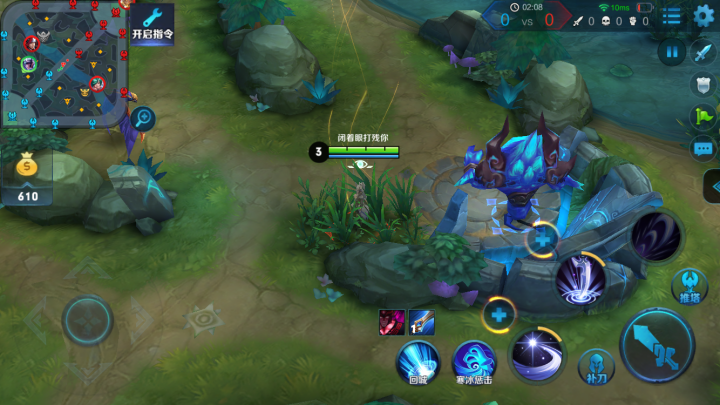This screenshot has width=720, height=405.
Task: Show the scoreboard list panel
Action: coord(672,16)
